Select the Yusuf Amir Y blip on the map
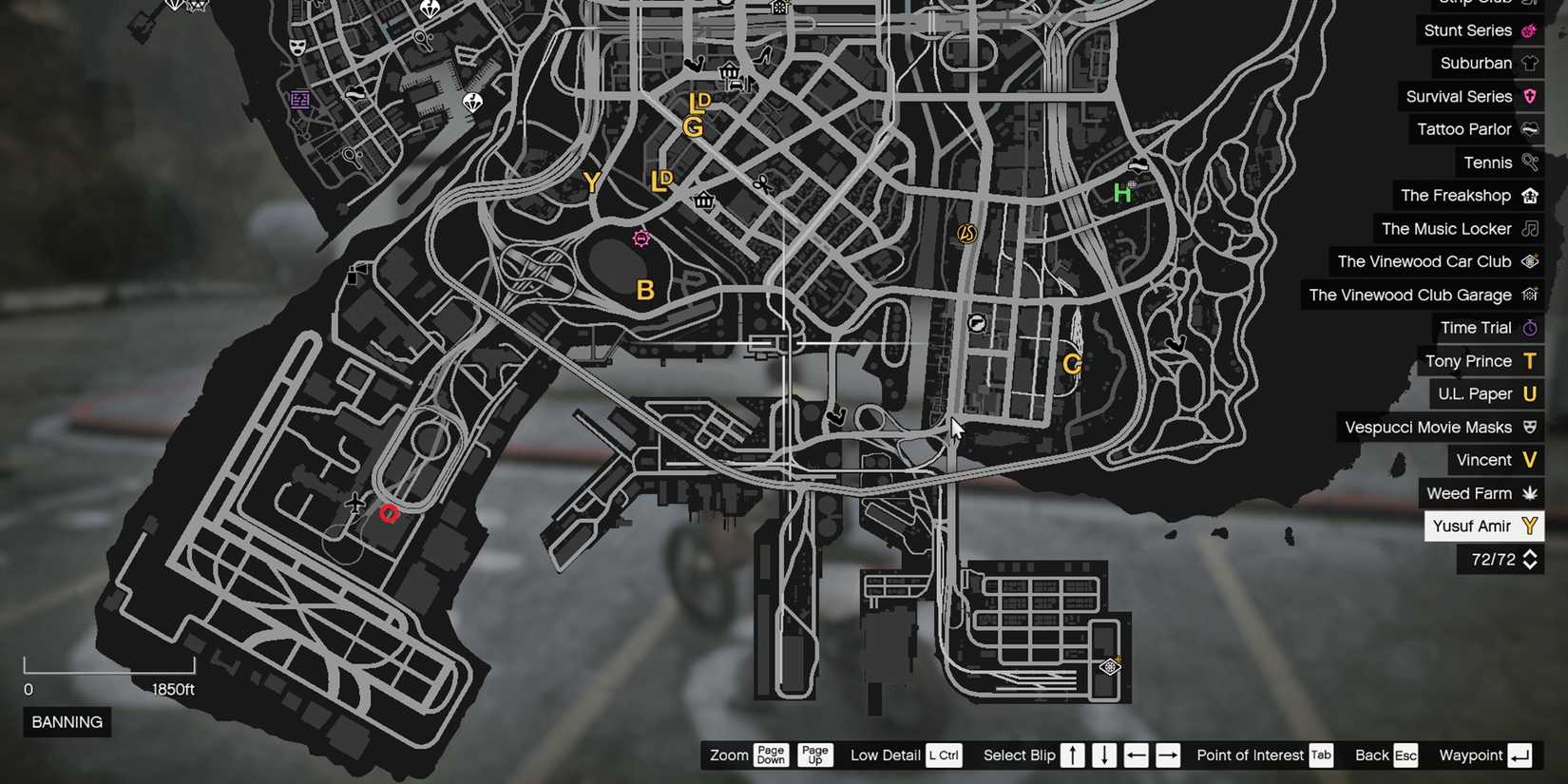The width and height of the screenshot is (1568, 784). tap(591, 182)
